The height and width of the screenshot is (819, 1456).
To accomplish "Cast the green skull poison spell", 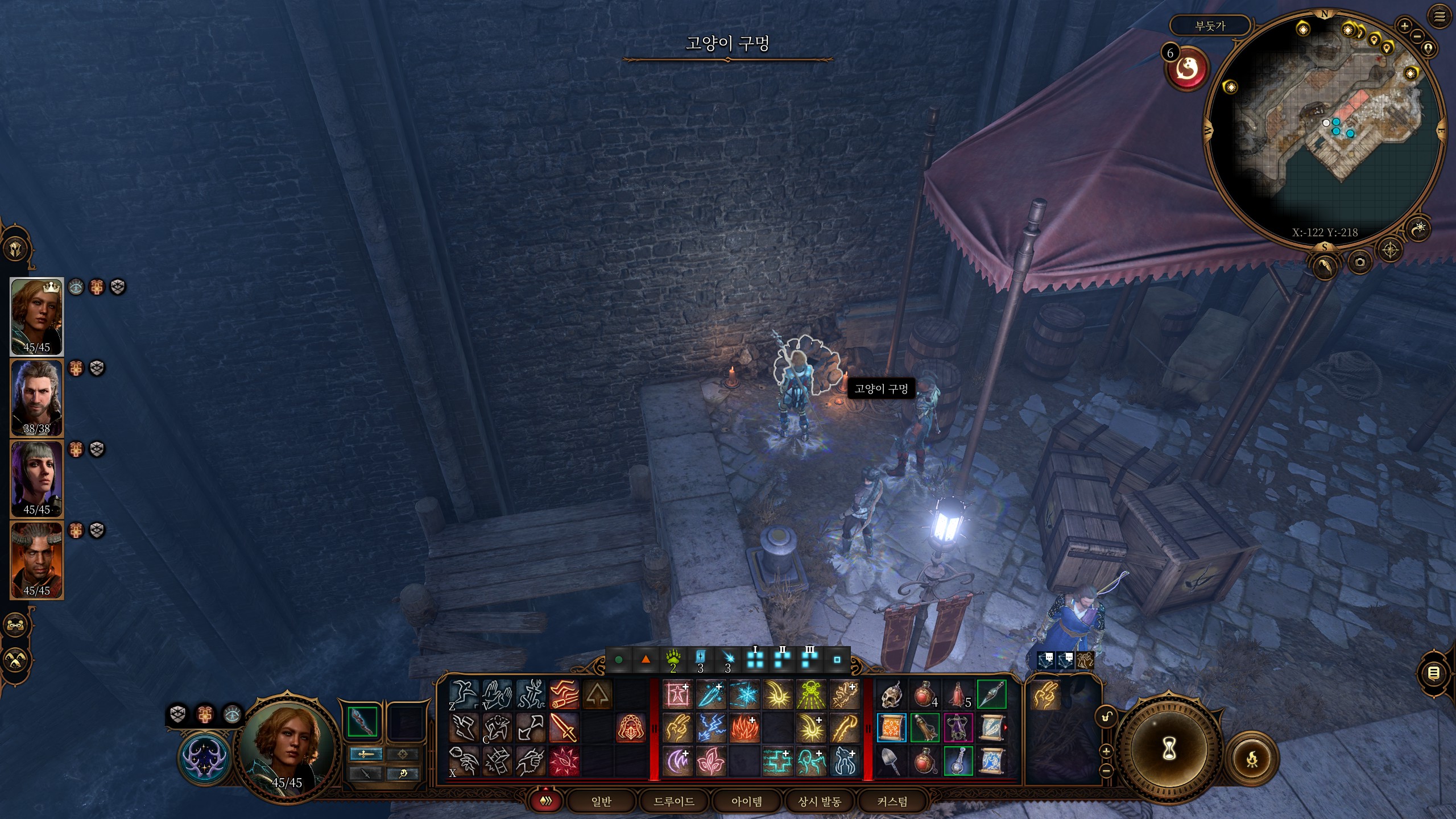I will pos(810,695).
